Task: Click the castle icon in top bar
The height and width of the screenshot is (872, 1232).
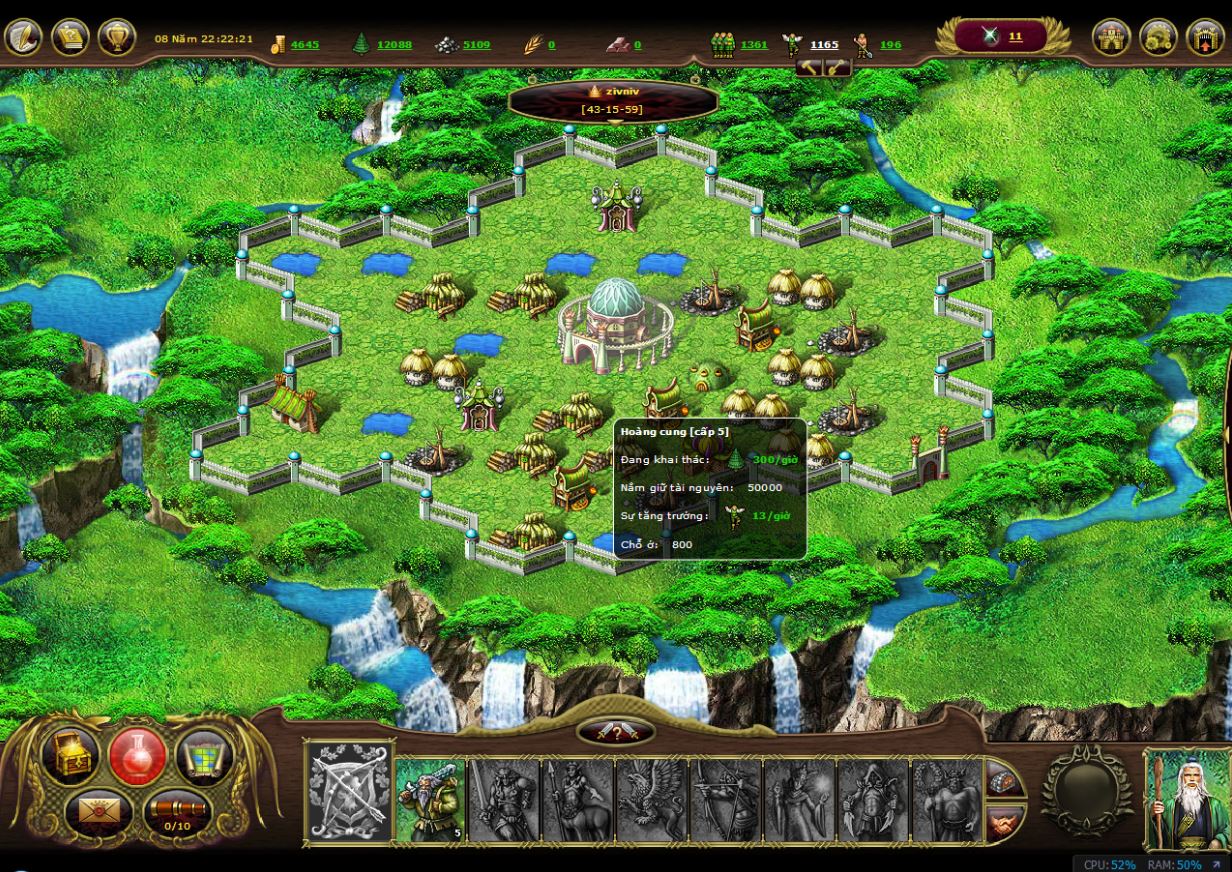Action: (x=1111, y=38)
